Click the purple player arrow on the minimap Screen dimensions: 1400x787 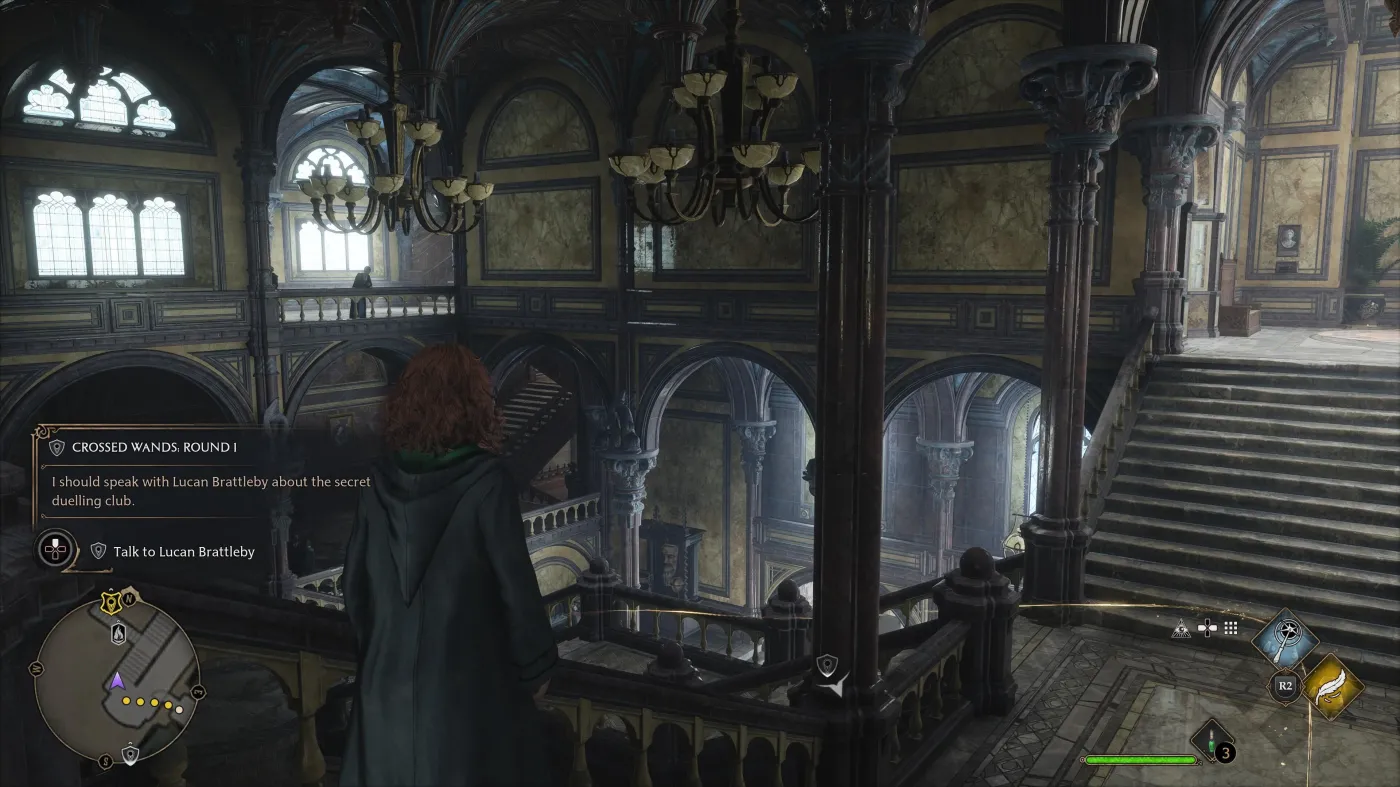(117, 681)
